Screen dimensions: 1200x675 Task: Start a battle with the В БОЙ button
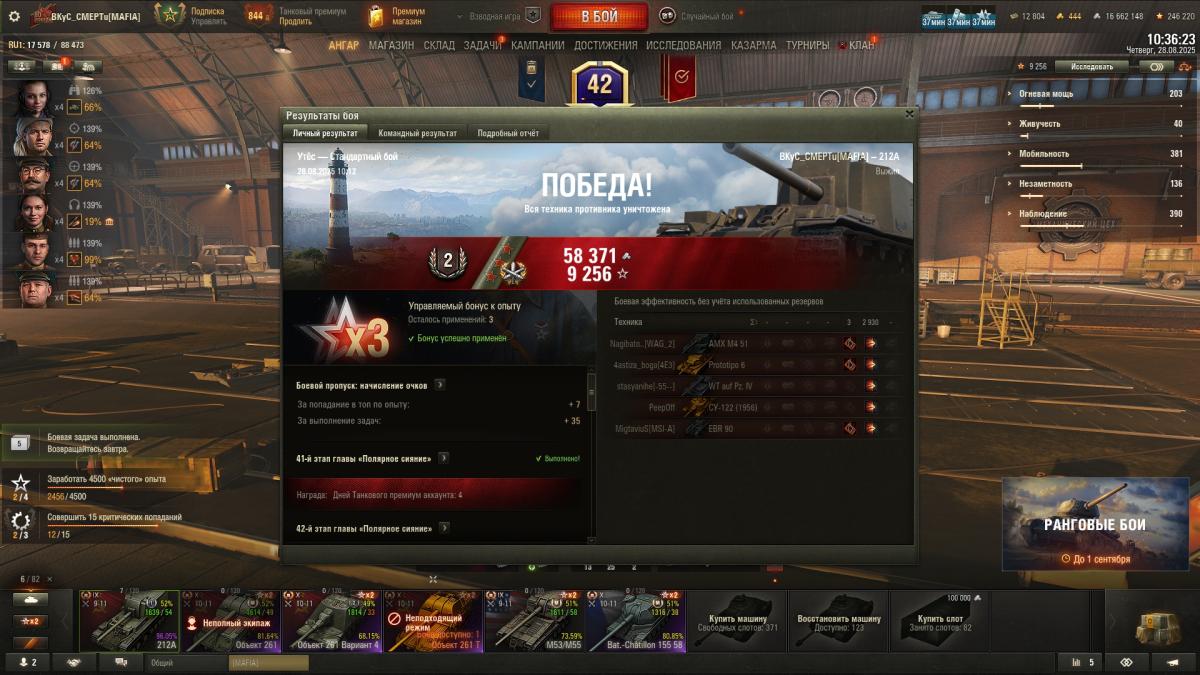(x=599, y=16)
